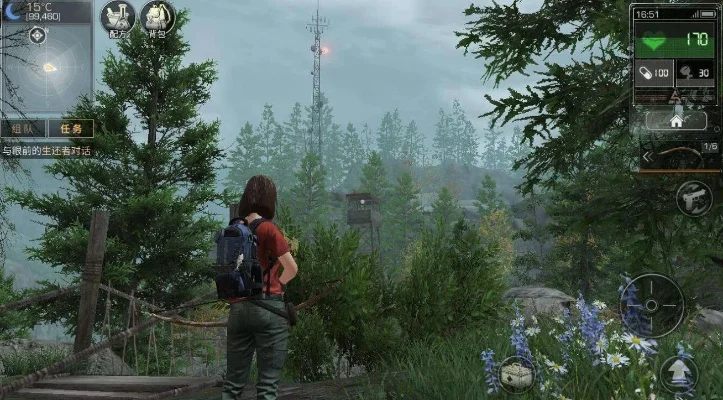Fire using the crosshair attack button
This screenshot has width=723, height=400.
click(651, 305)
